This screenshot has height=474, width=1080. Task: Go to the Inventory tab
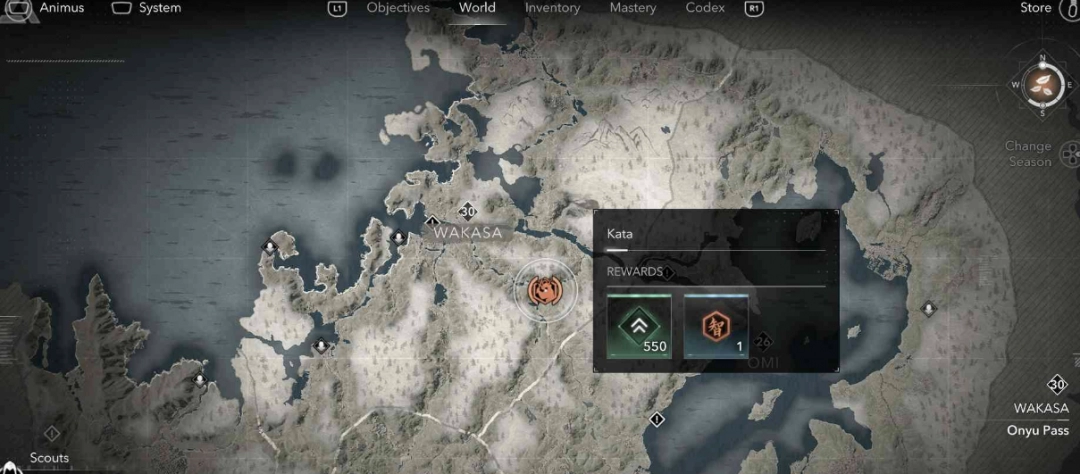(x=552, y=8)
